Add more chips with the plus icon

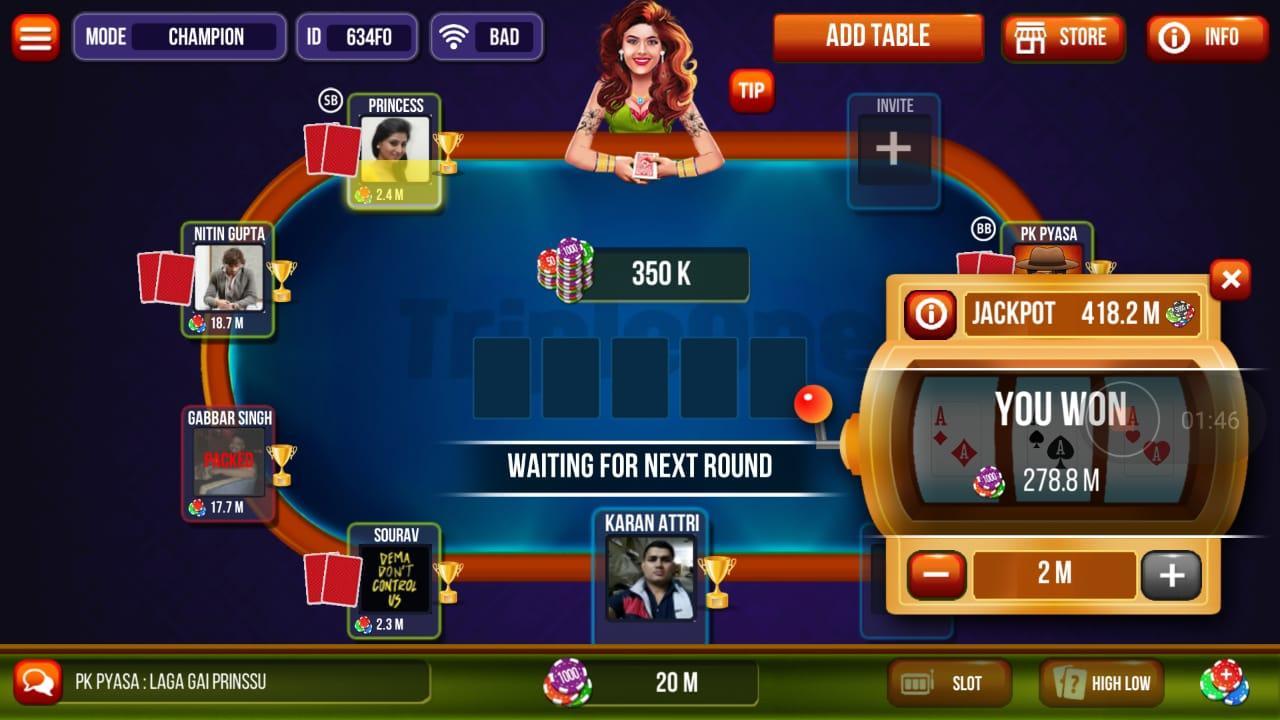1225,681
